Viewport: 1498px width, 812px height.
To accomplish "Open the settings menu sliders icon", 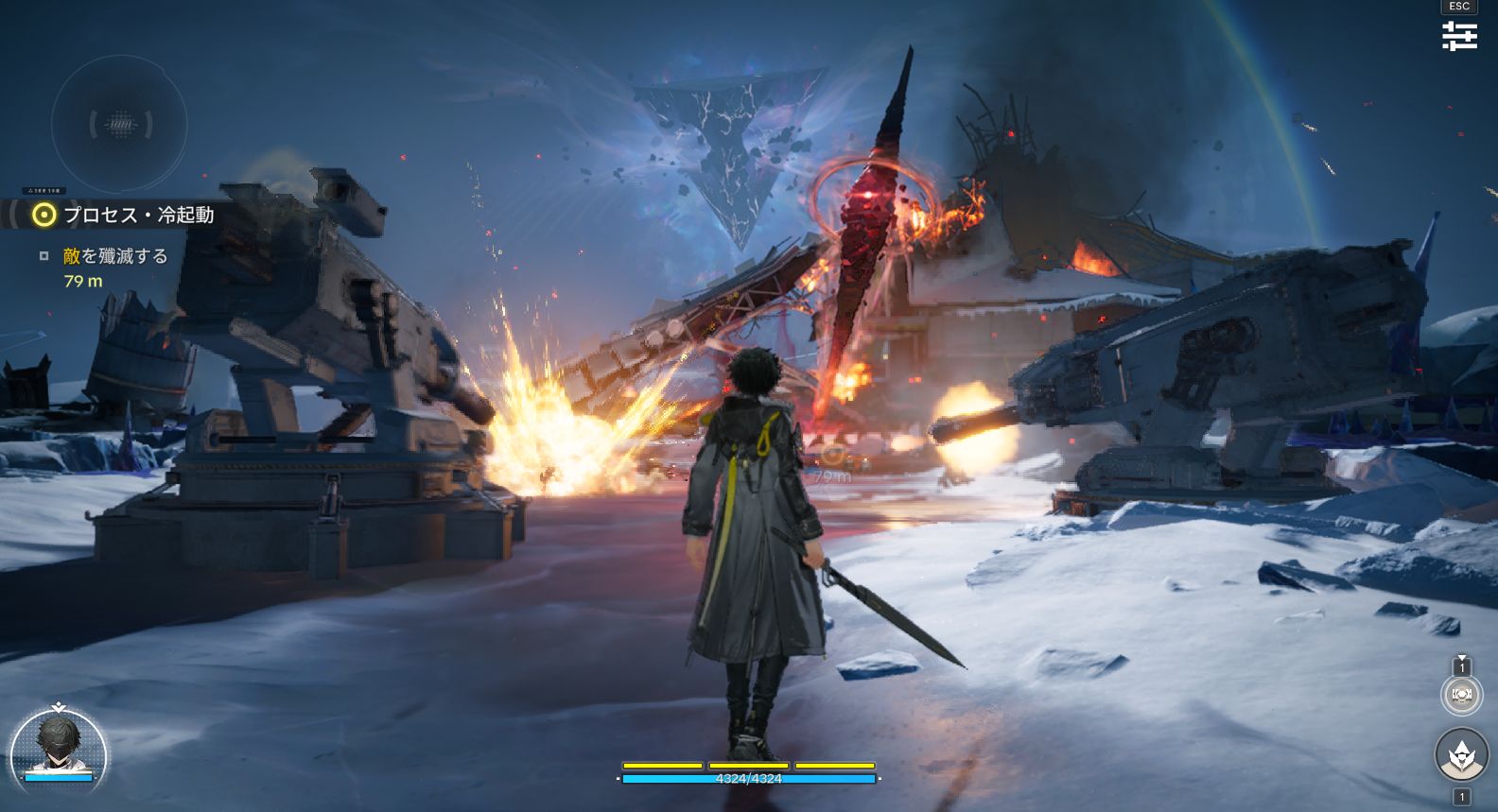I will [1459, 36].
